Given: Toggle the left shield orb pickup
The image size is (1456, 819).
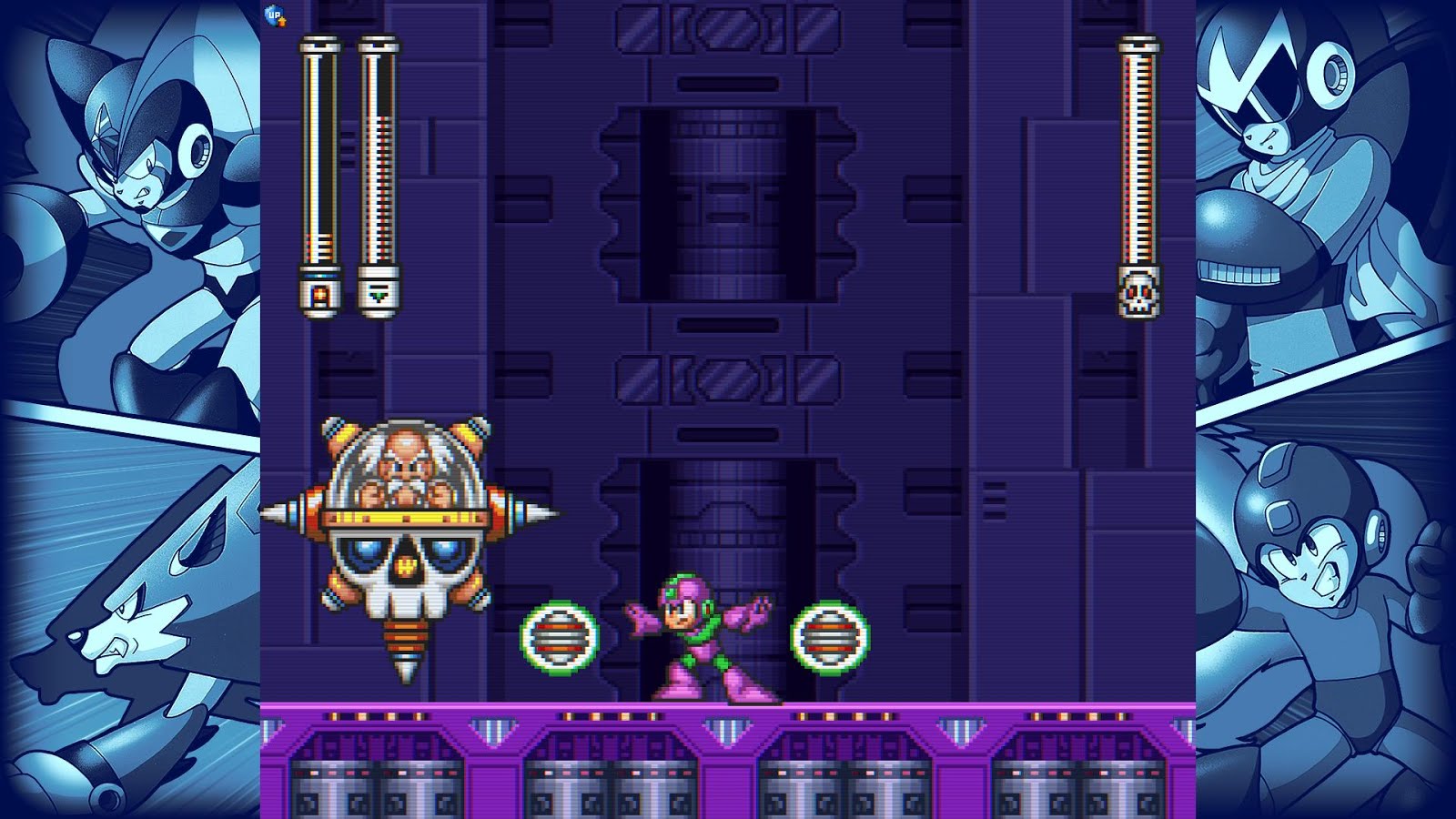Looking at the screenshot, I should (559, 637).
